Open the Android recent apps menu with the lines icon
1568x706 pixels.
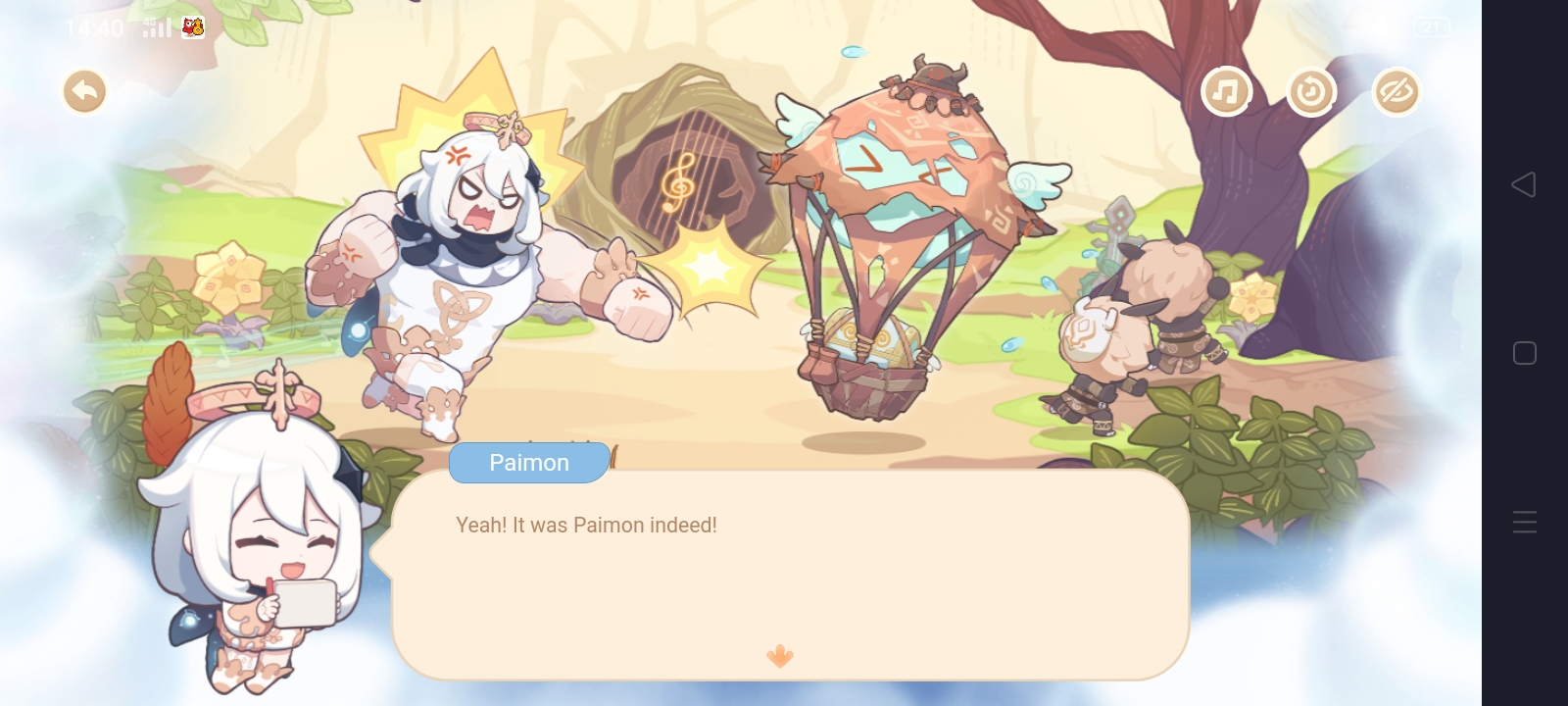click(1525, 522)
